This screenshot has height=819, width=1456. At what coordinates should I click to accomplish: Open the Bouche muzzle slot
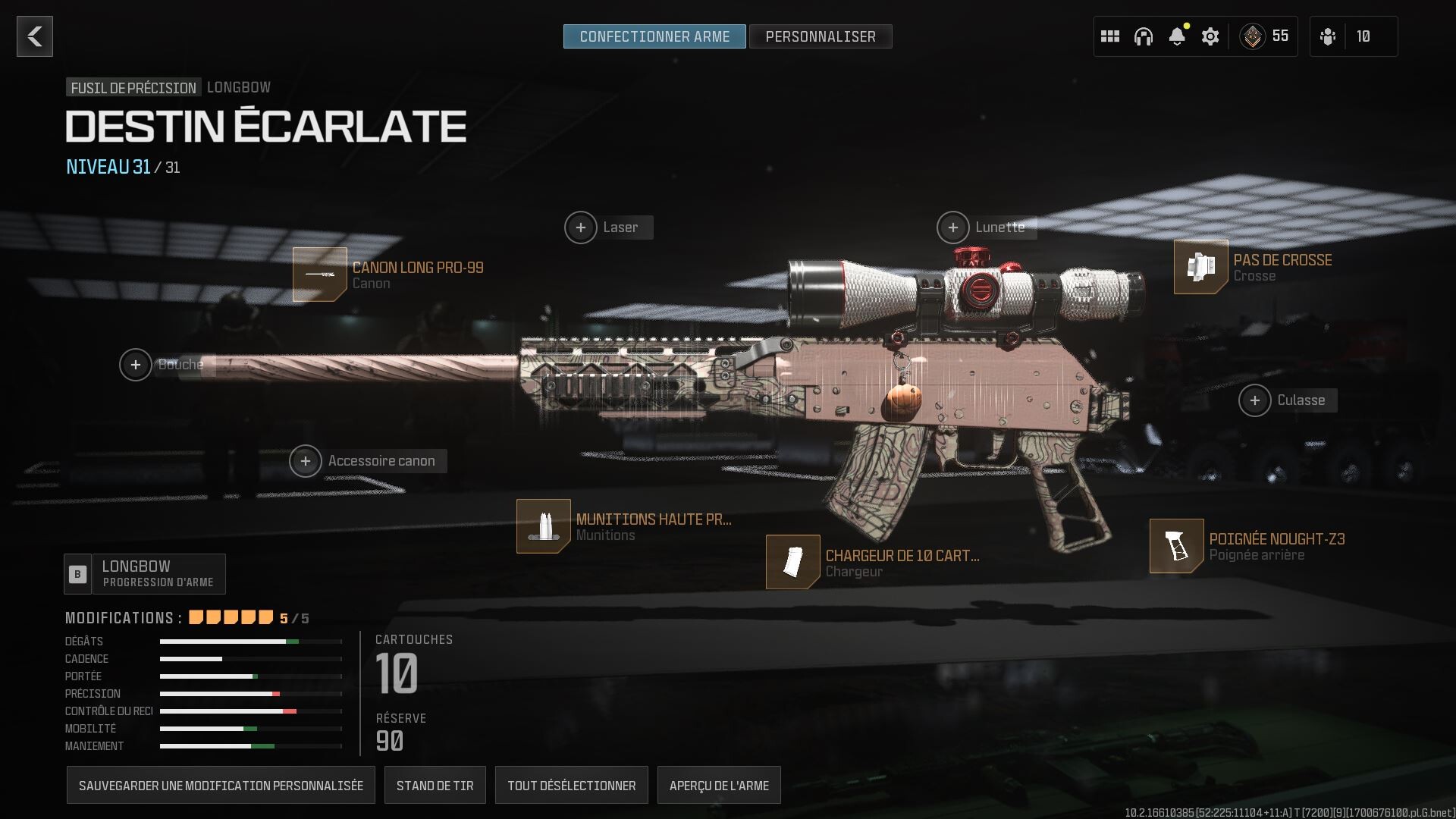click(x=136, y=365)
